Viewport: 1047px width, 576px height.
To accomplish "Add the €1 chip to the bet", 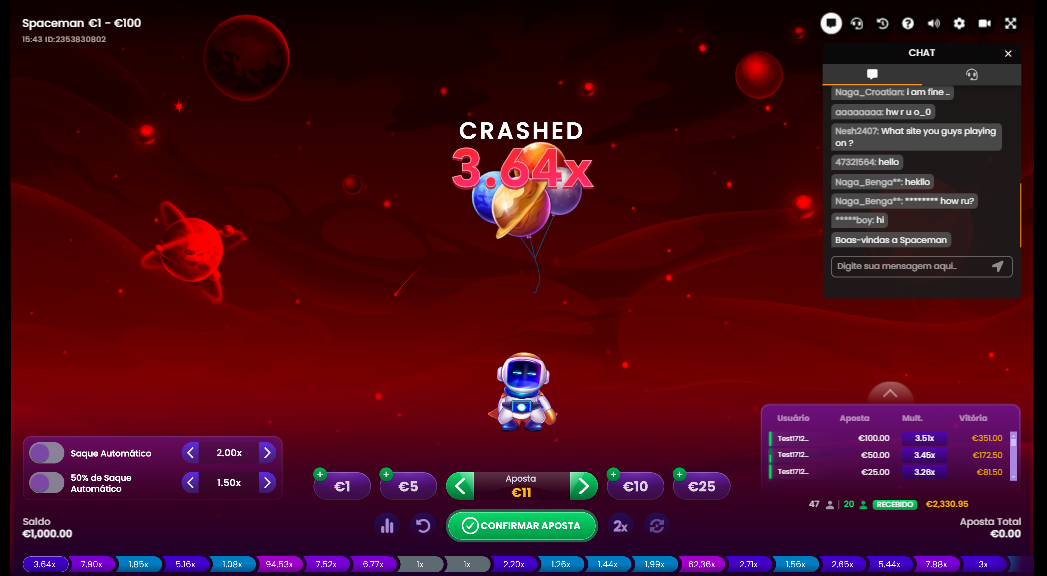I will click(x=342, y=486).
